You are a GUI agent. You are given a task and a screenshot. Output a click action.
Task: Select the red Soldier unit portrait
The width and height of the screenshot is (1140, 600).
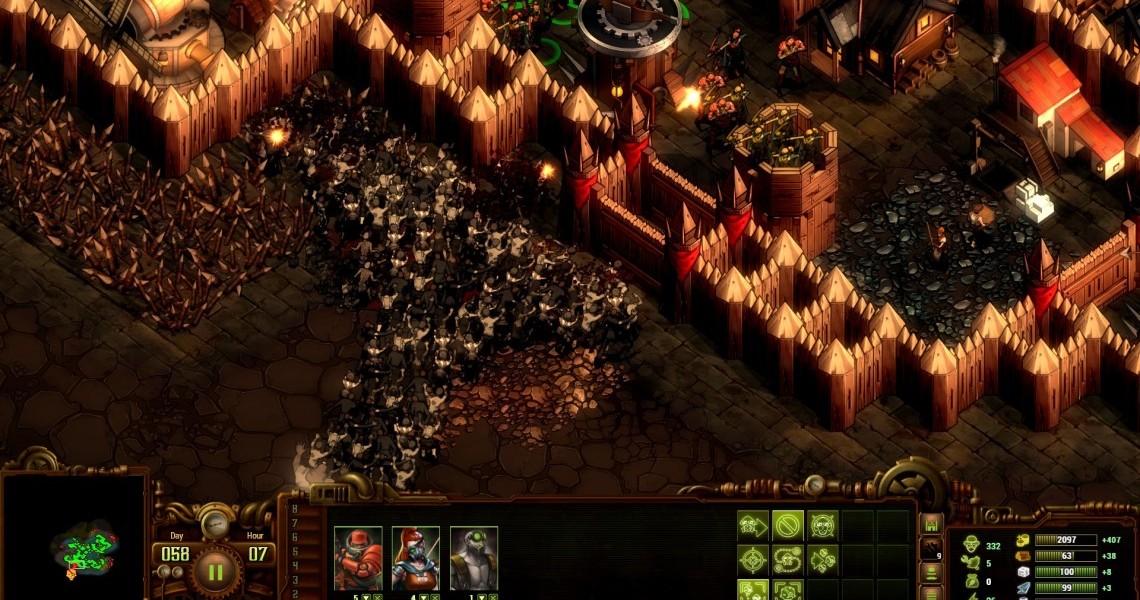(x=357, y=558)
